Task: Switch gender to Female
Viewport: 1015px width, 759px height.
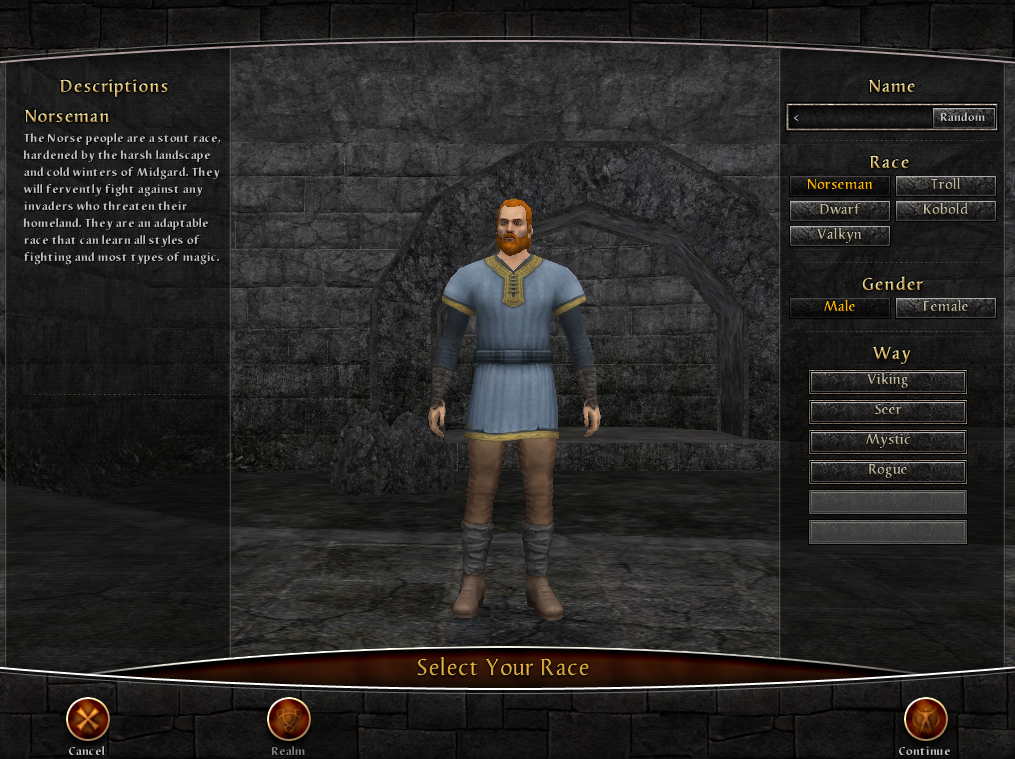Action: click(x=945, y=307)
